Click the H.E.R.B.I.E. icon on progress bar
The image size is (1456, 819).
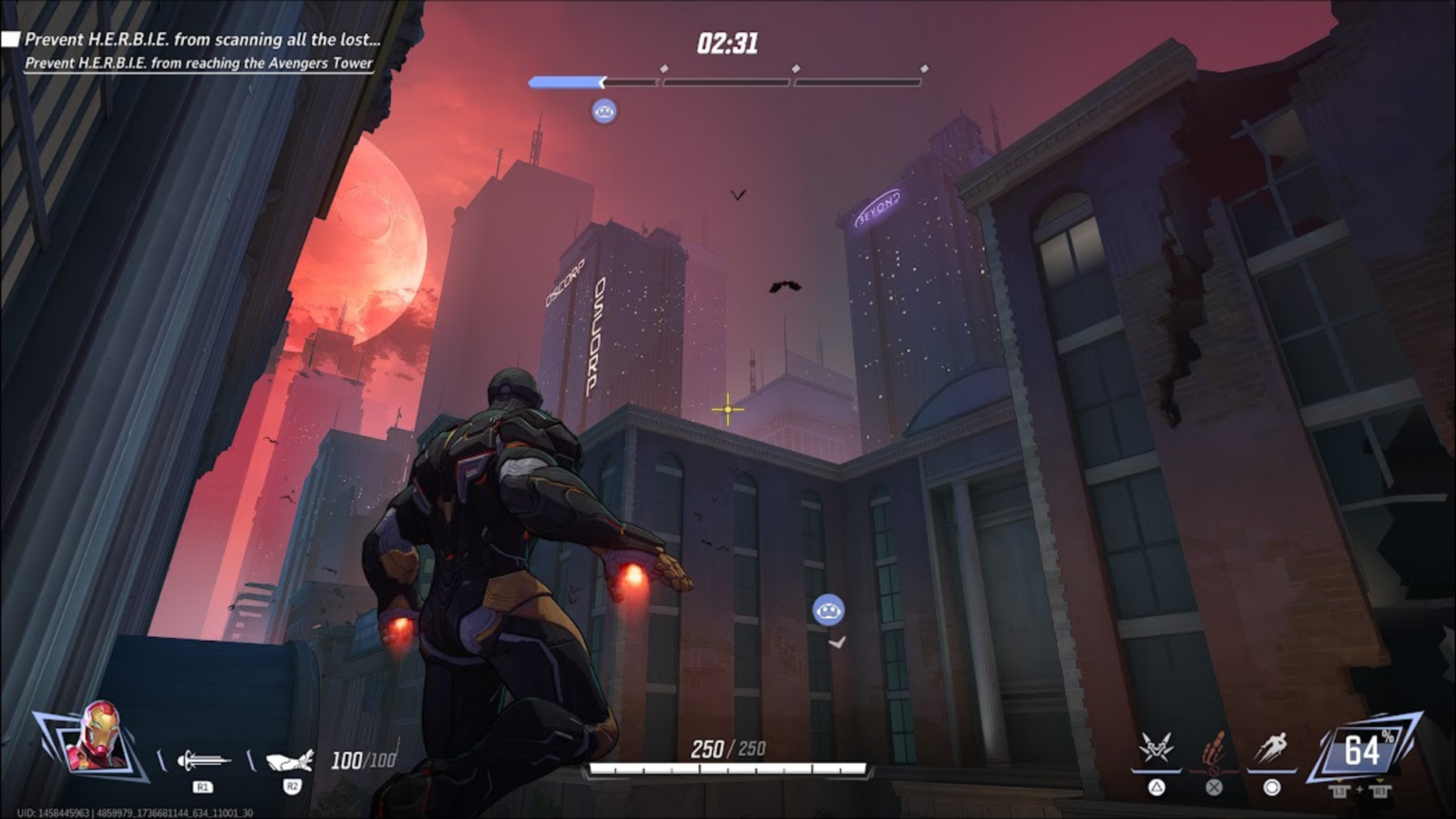pos(603,111)
